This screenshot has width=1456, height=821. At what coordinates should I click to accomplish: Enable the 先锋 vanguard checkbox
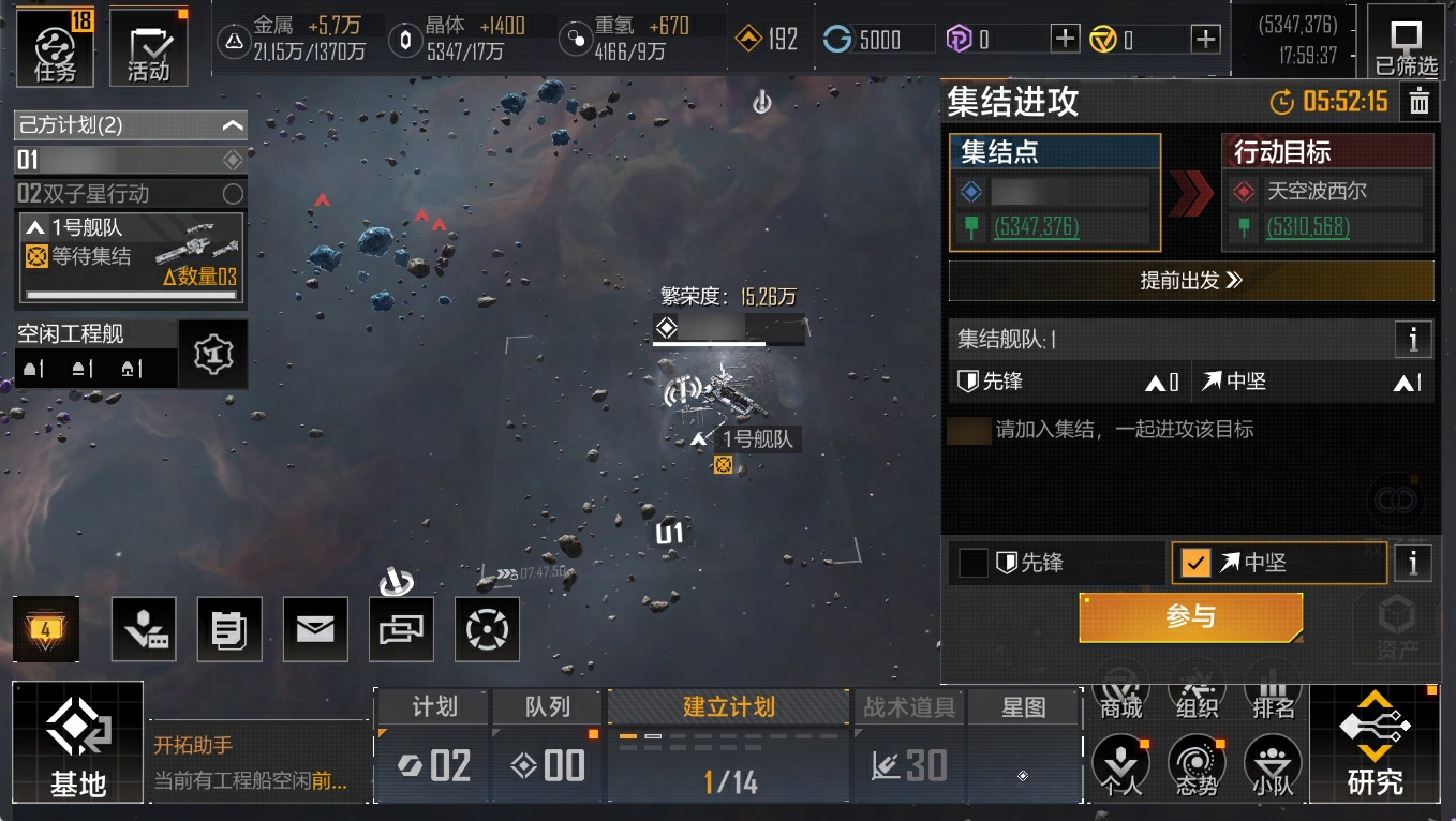[973, 563]
